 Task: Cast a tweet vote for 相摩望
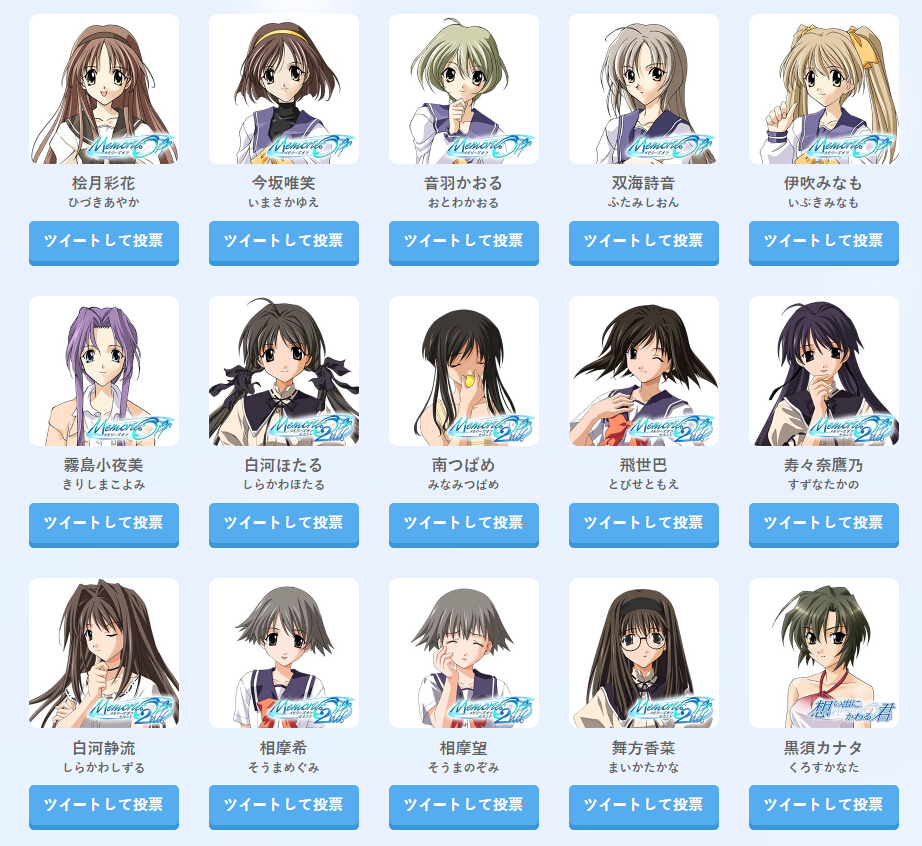pos(464,806)
